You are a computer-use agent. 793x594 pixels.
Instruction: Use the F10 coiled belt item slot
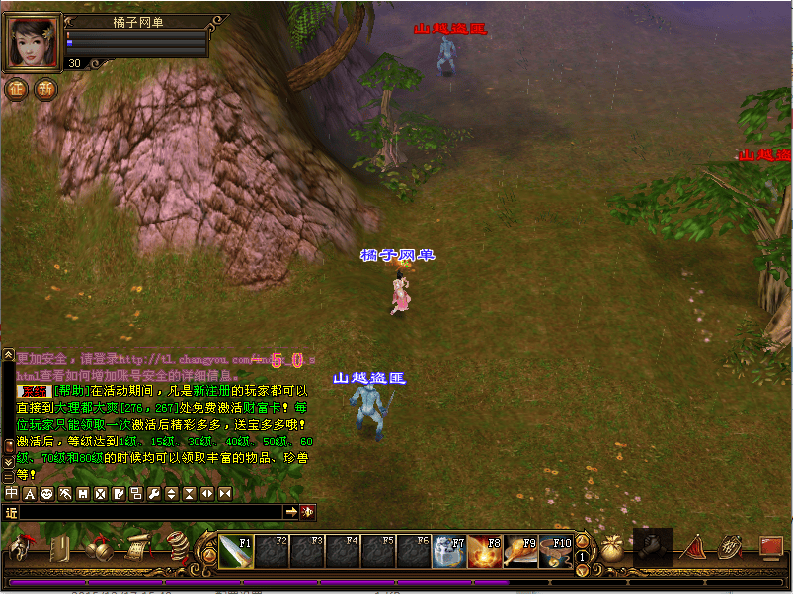tap(556, 552)
